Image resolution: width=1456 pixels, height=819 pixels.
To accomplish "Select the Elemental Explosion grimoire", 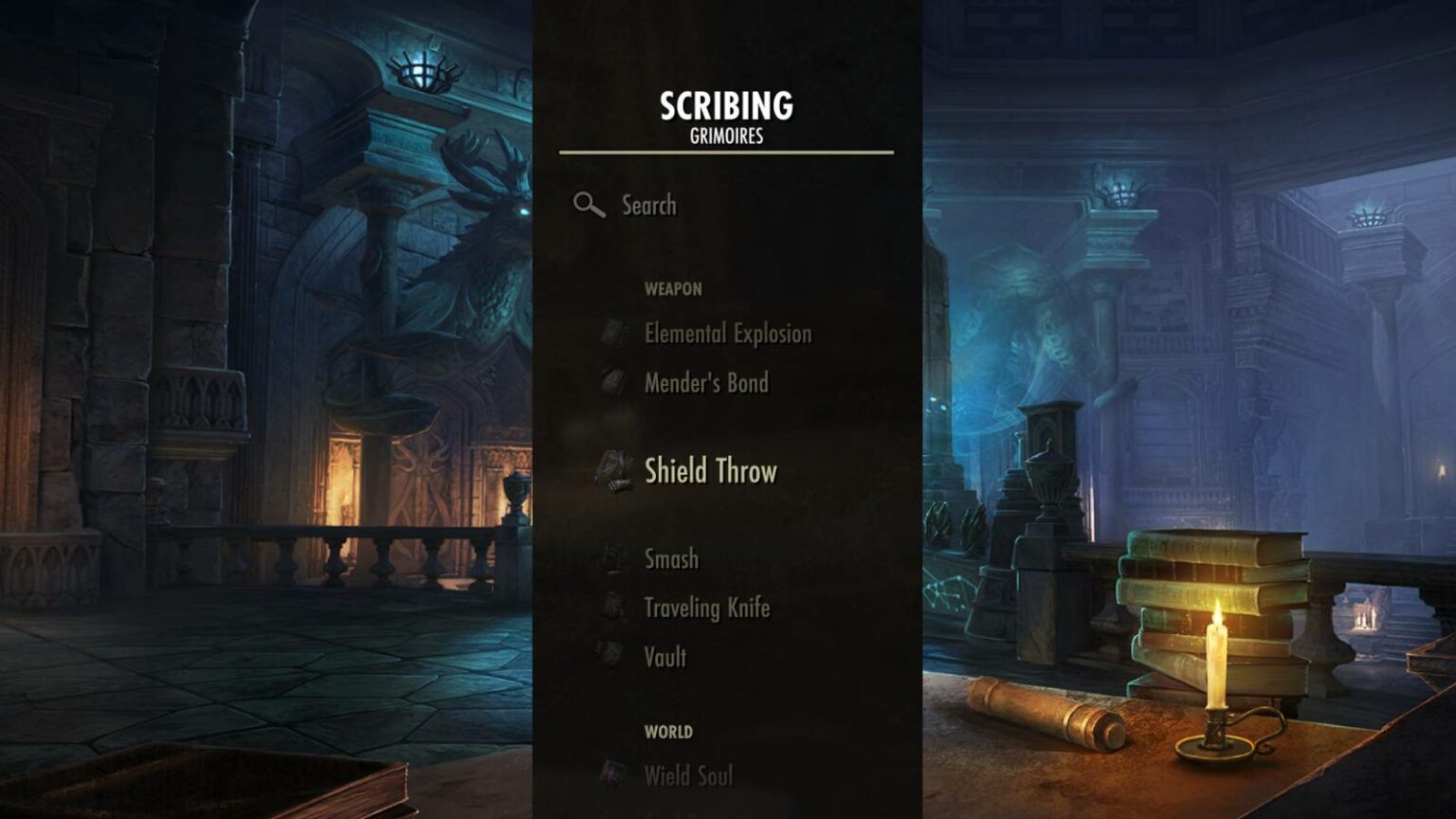I will tap(727, 334).
